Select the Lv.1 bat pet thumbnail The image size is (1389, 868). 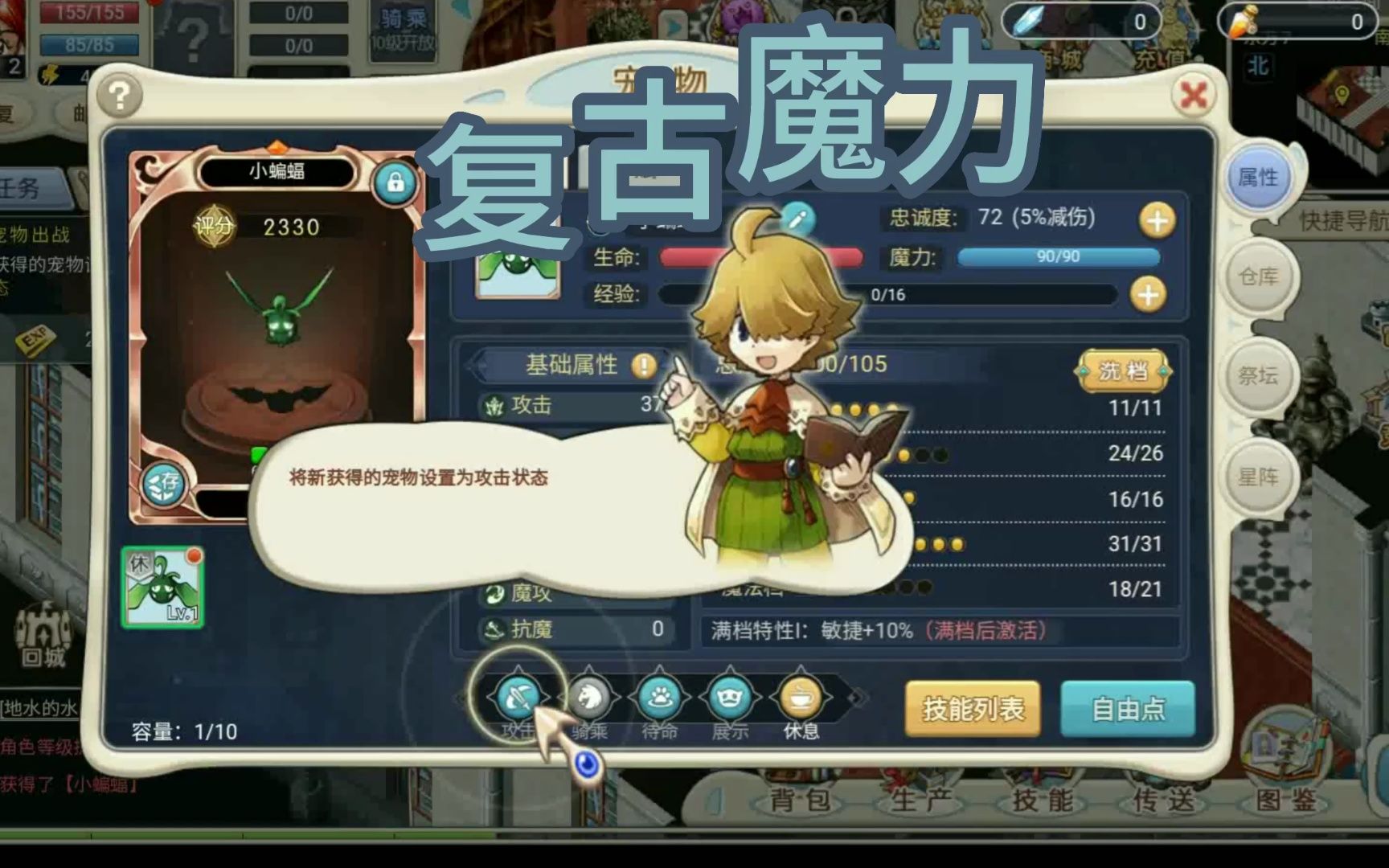click(x=162, y=588)
